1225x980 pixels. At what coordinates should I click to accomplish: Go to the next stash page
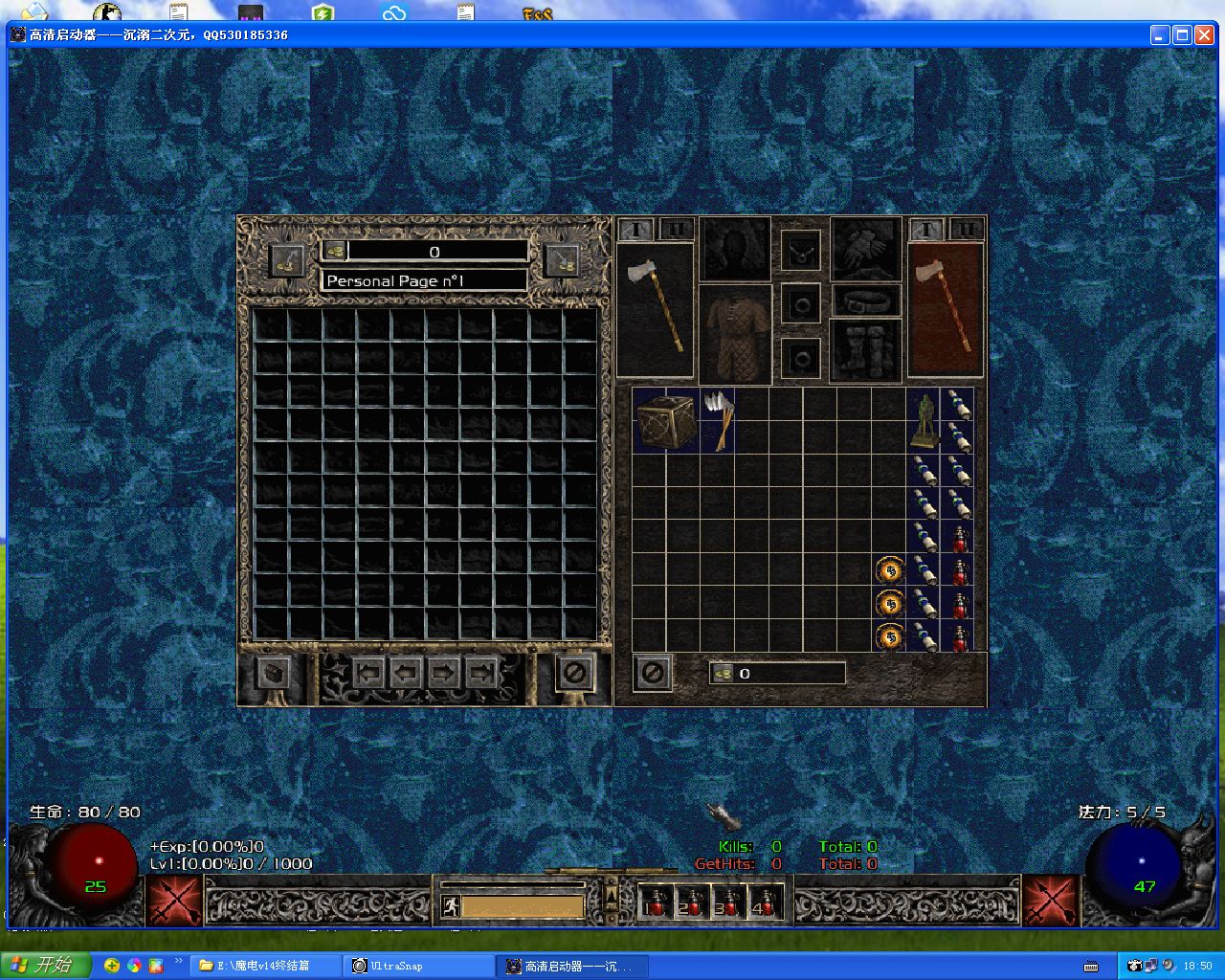click(x=443, y=673)
